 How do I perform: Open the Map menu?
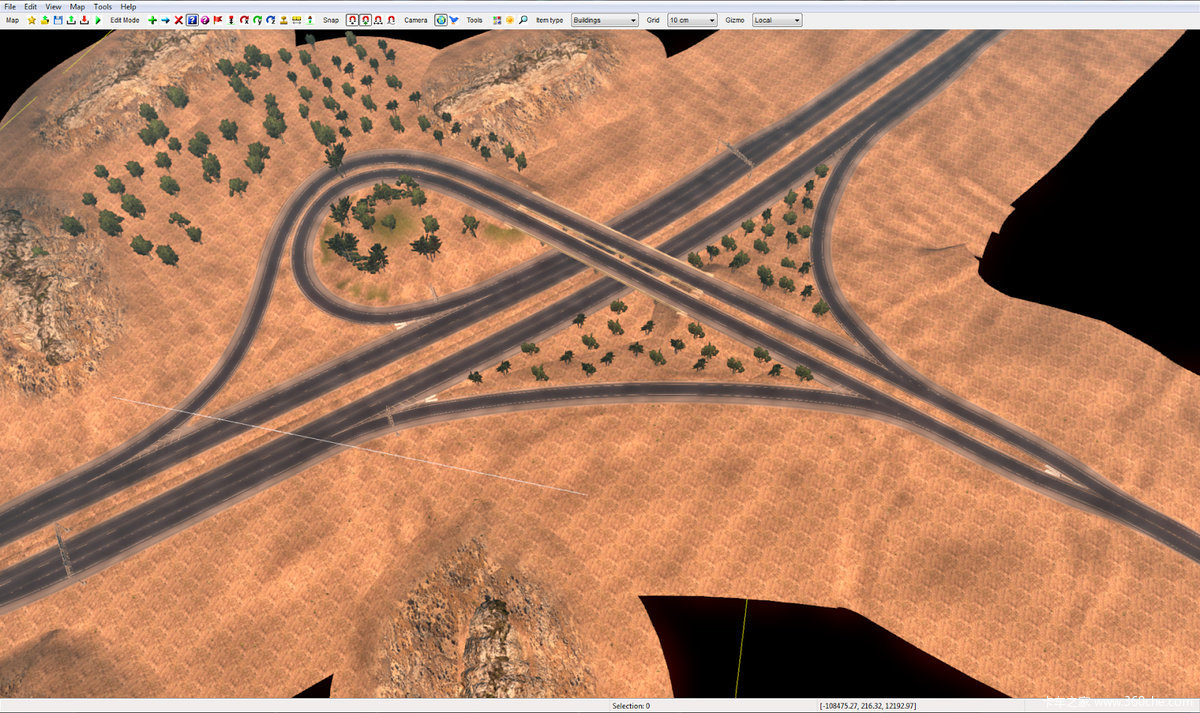(77, 6)
